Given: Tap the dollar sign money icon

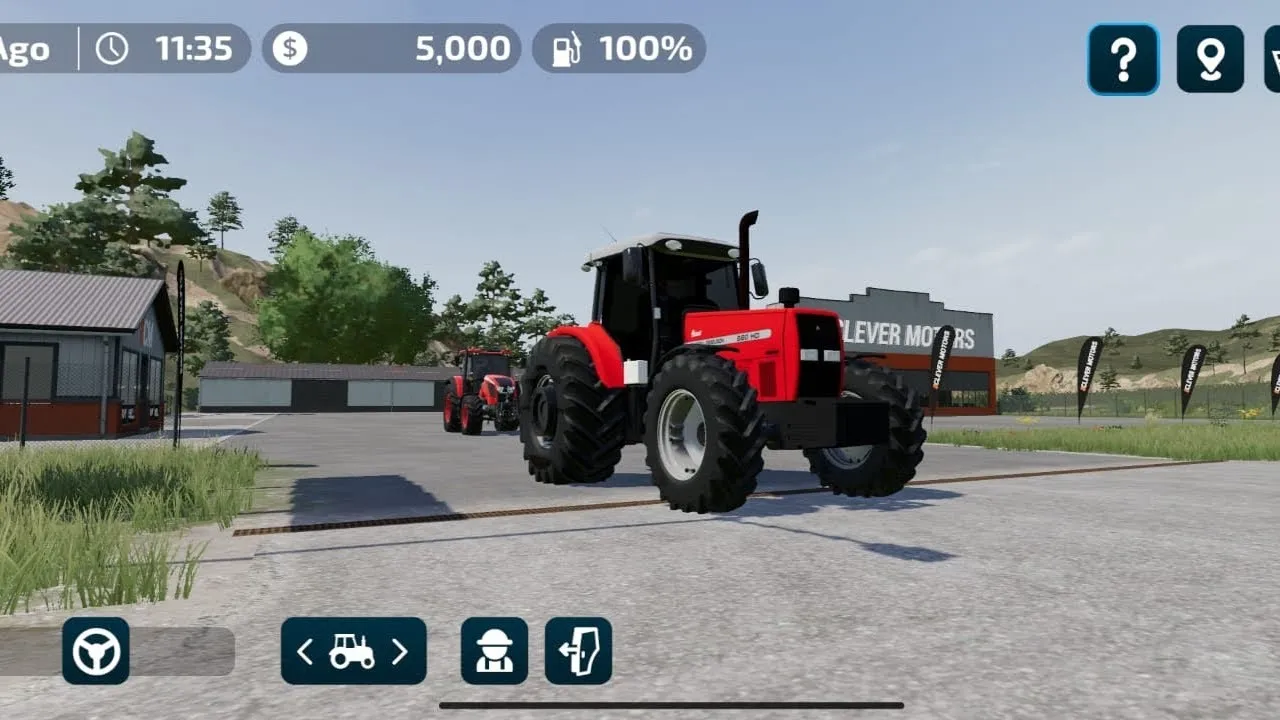Looking at the screenshot, I should pos(291,47).
